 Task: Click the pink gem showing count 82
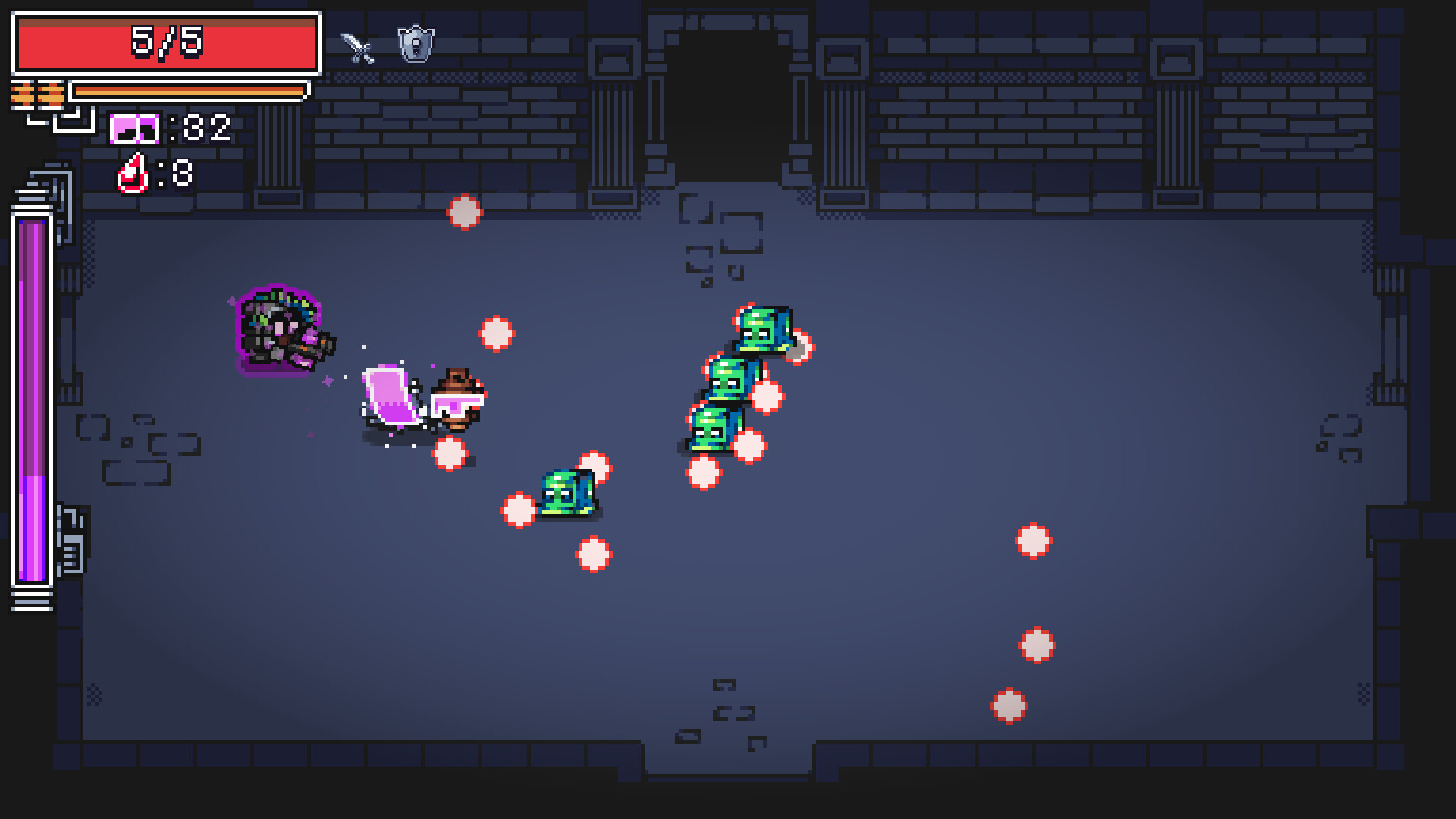[134, 130]
